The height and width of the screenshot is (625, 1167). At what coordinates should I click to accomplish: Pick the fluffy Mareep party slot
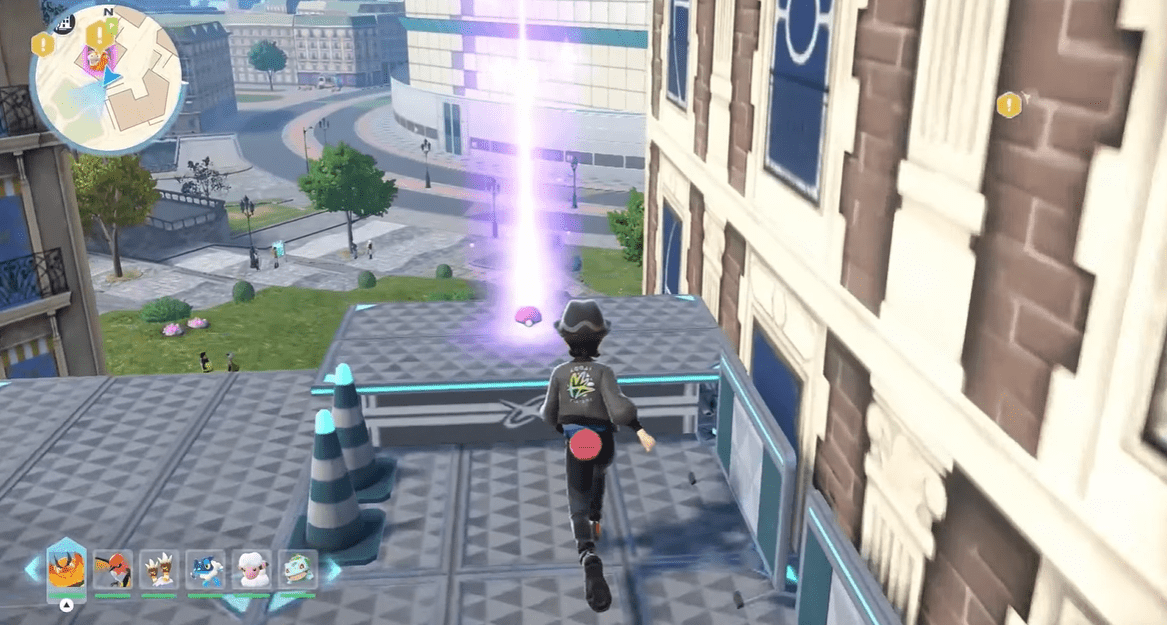coord(251,570)
